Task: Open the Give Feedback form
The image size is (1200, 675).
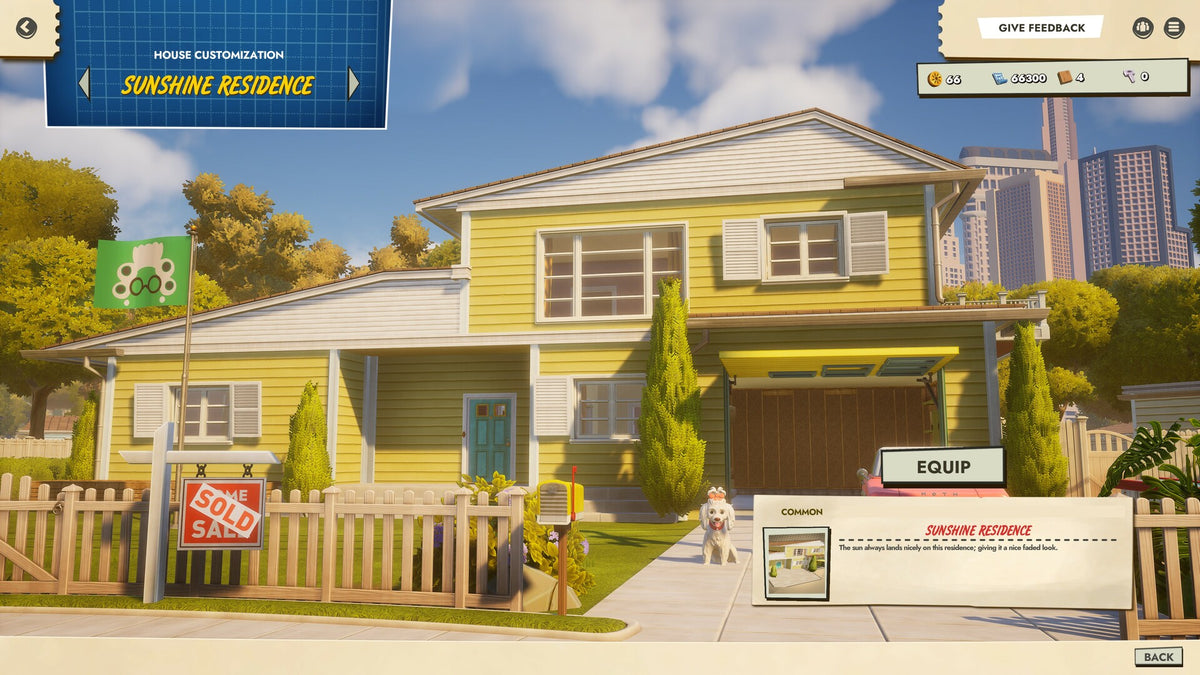Action: click(1040, 28)
